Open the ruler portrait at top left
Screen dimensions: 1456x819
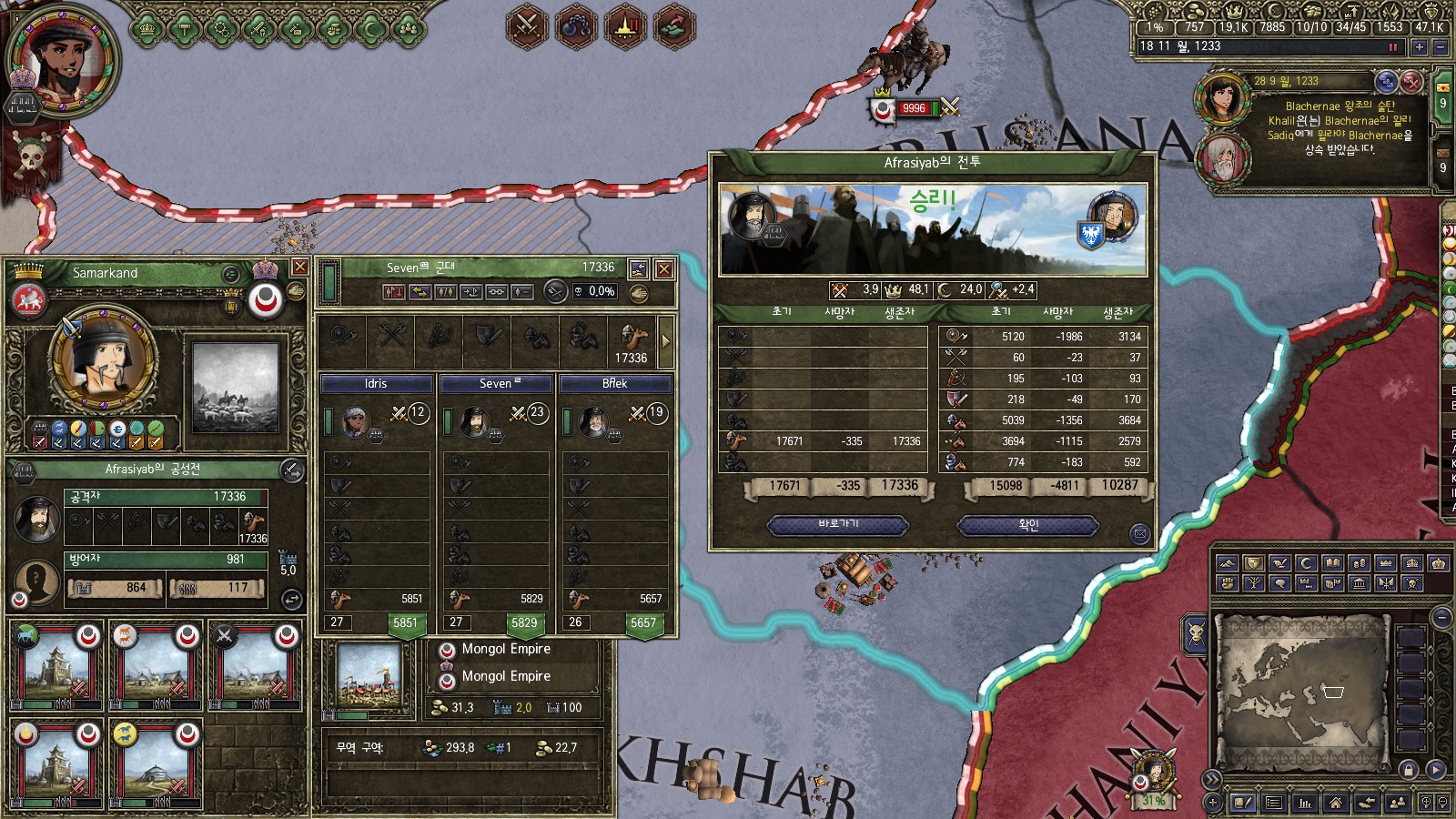pyautogui.click(x=62, y=60)
